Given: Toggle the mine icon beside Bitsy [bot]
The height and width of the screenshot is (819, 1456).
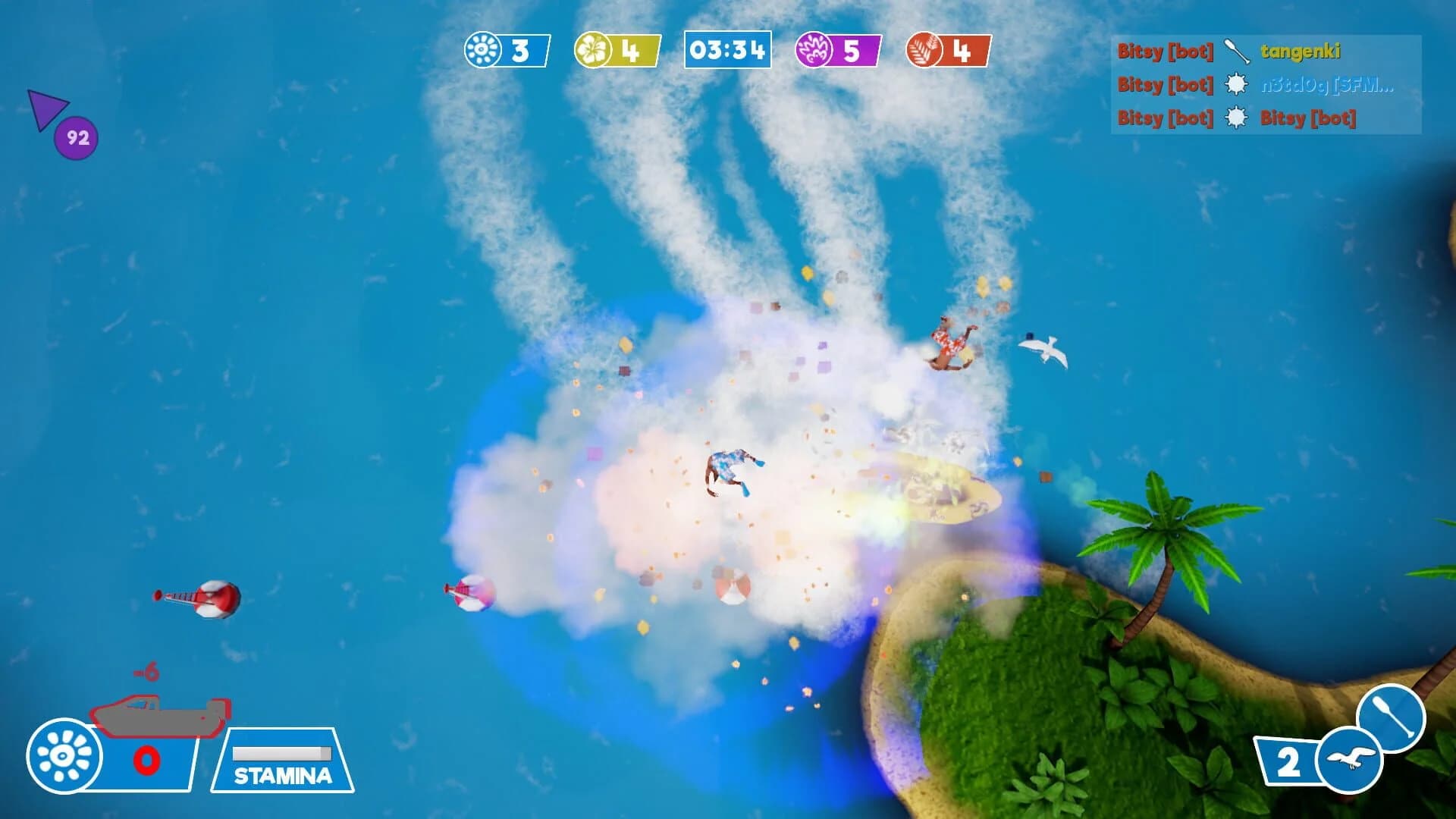Looking at the screenshot, I should tap(1236, 119).
